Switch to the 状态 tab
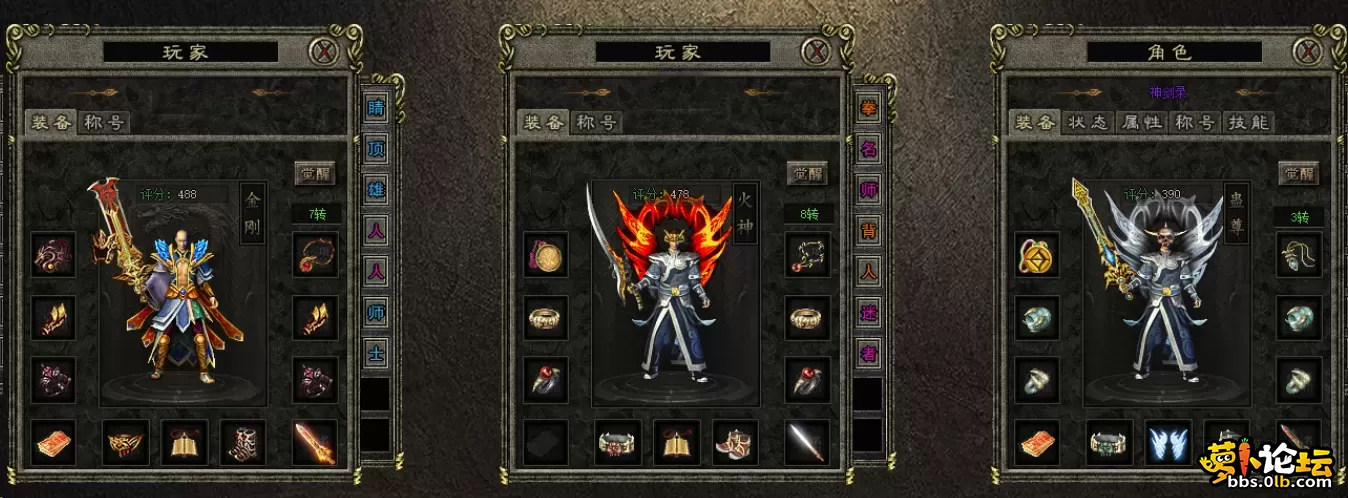This screenshot has width=1348, height=498. [1088, 122]
